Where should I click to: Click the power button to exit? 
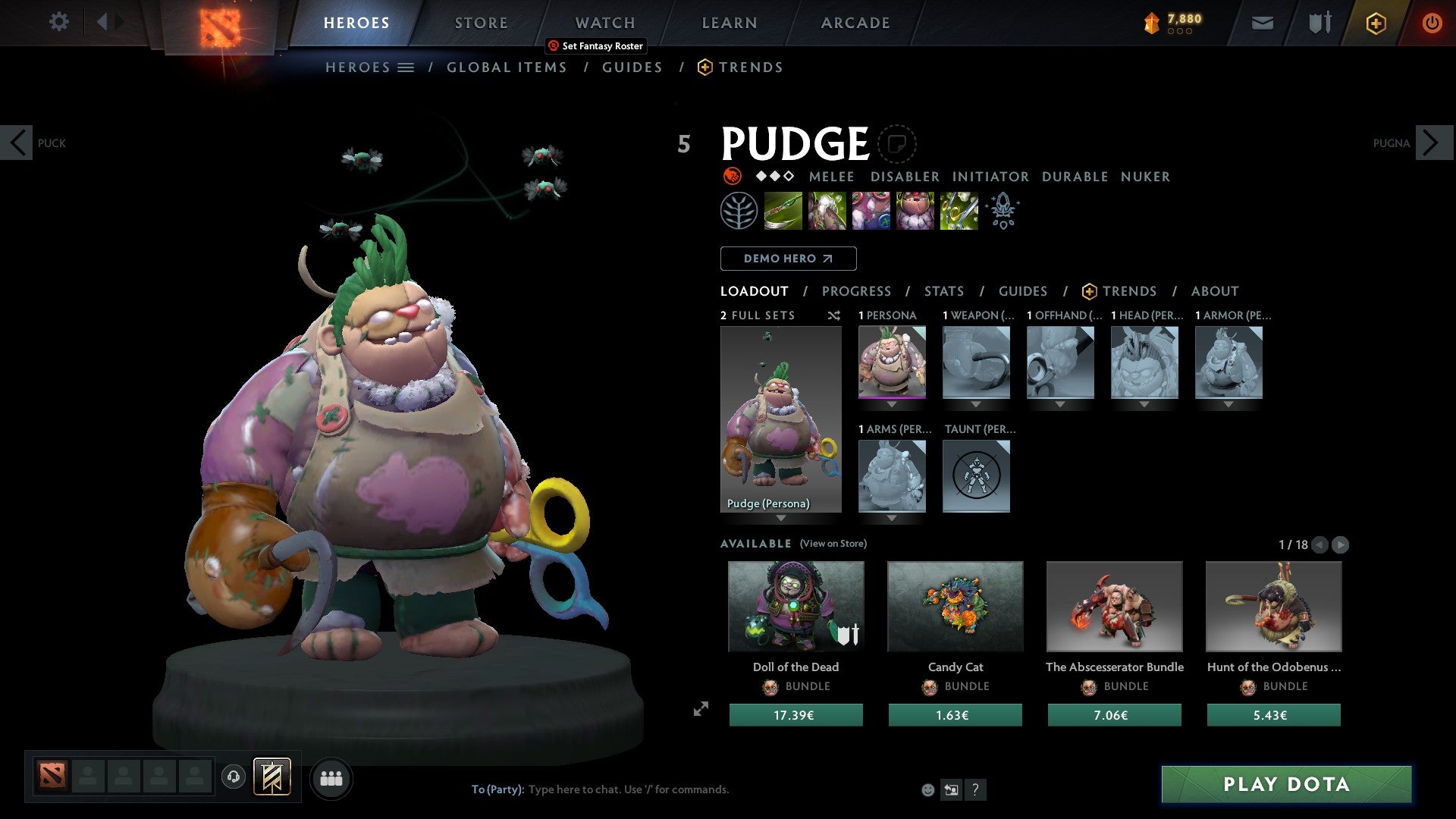click(x=1433, y=22)
